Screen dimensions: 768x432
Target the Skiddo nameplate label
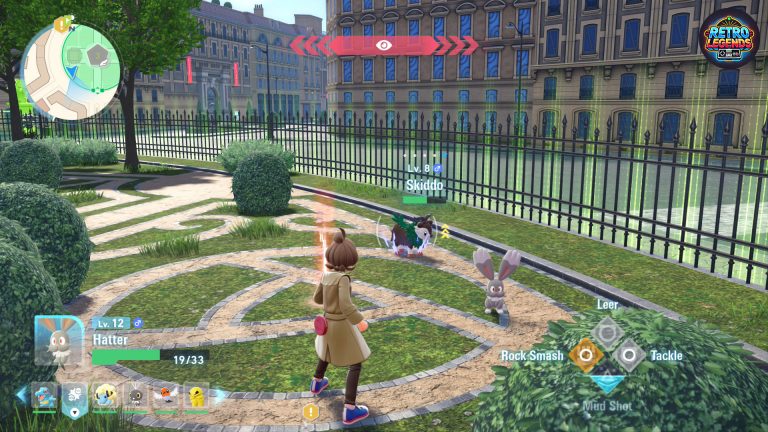pyautogui.click(x=425, y=184)
